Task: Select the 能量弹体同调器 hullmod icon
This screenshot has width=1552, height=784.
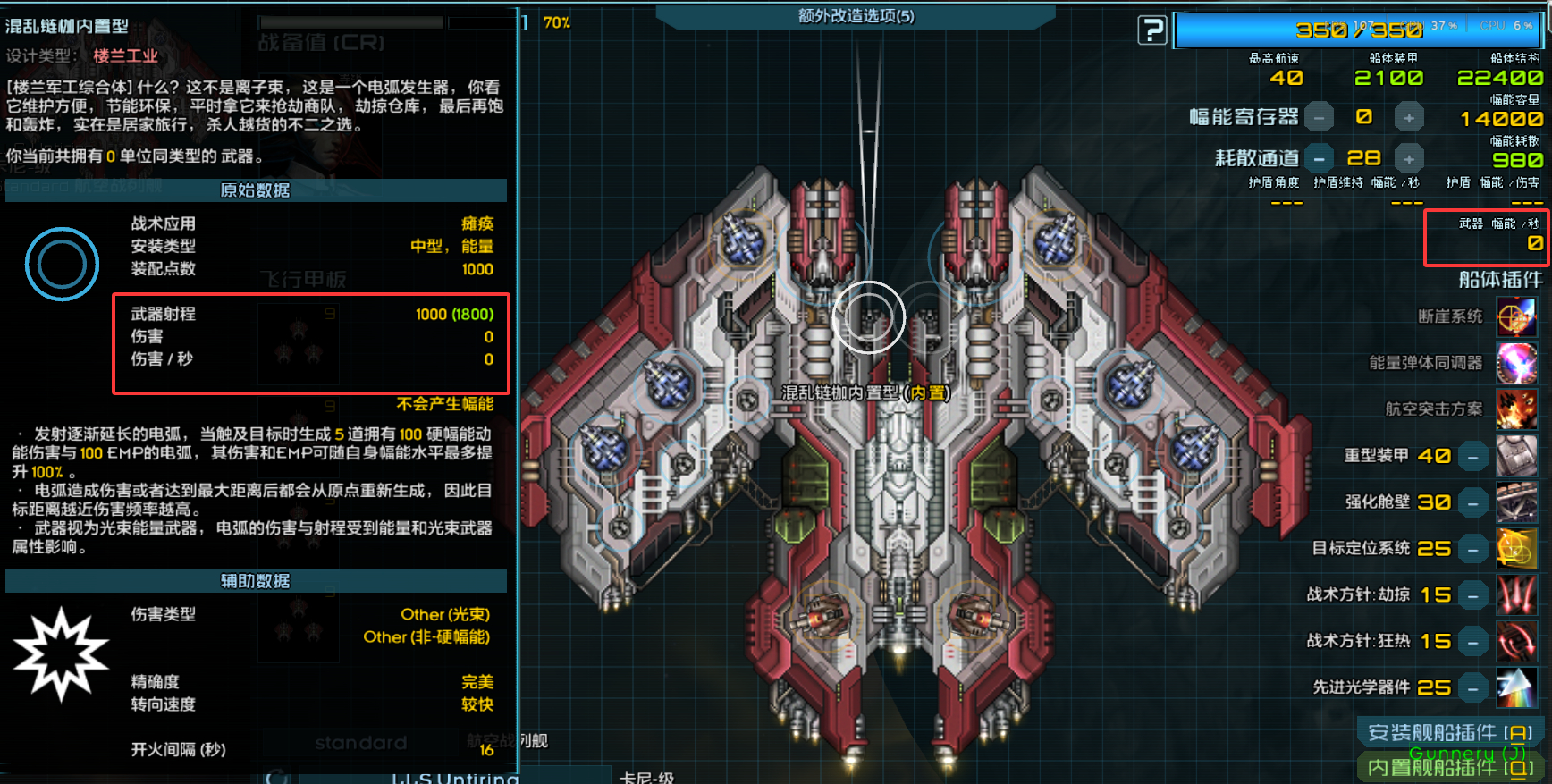Action: [1516, 363]
